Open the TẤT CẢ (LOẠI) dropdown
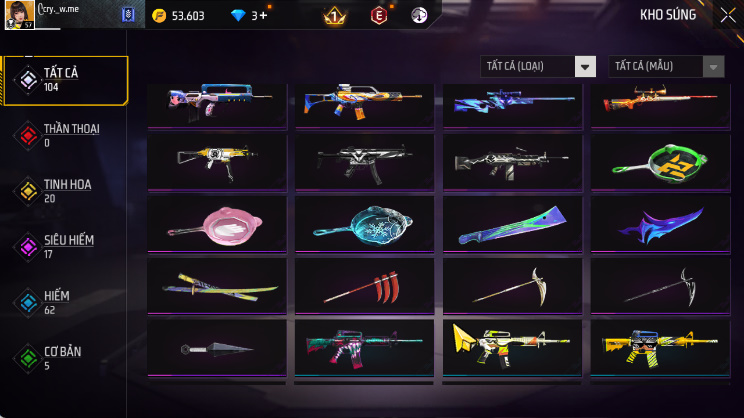 click(x=538, y=67)
